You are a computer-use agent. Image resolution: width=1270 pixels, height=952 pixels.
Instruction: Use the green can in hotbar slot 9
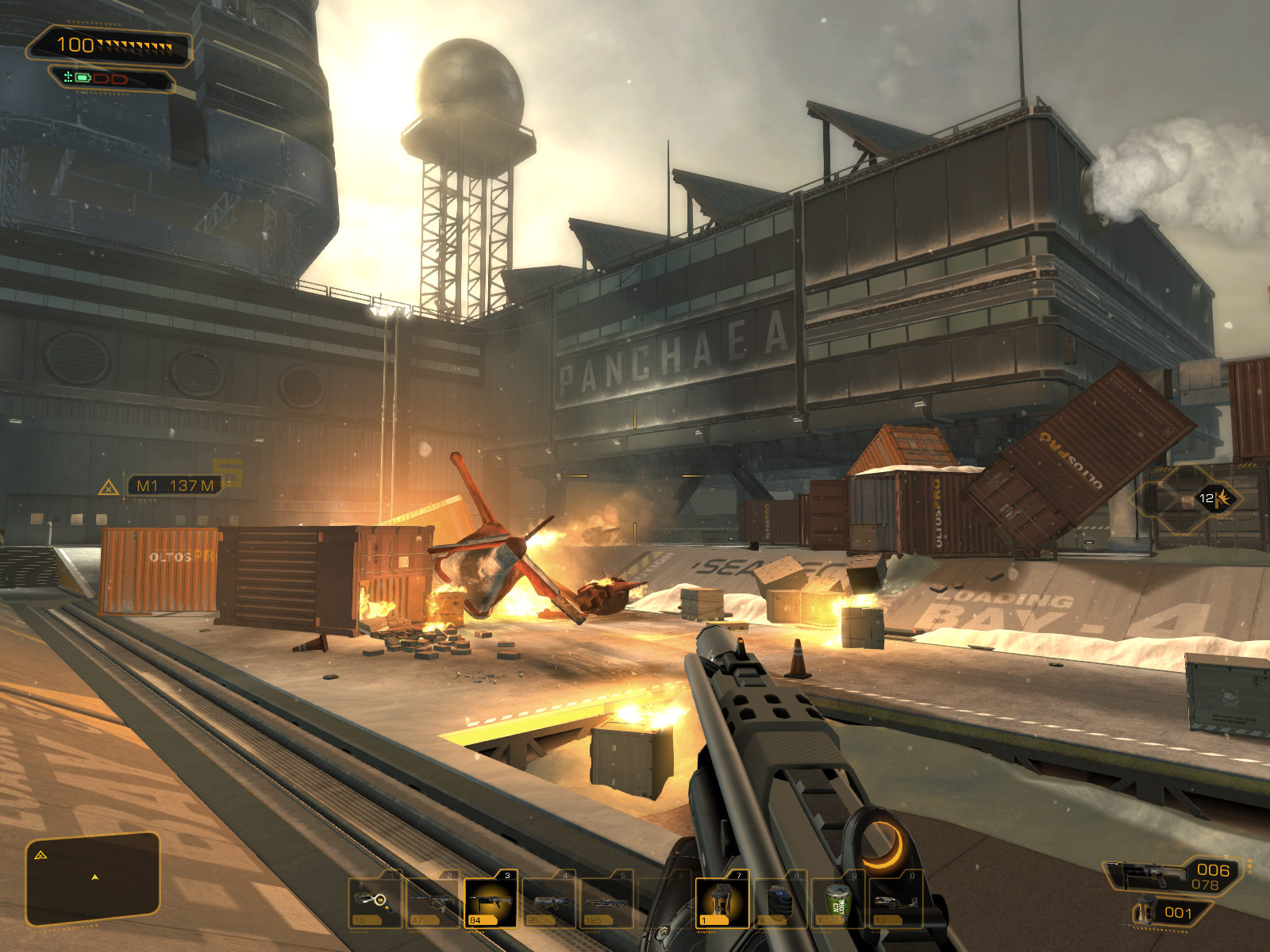tap(837, 900)
